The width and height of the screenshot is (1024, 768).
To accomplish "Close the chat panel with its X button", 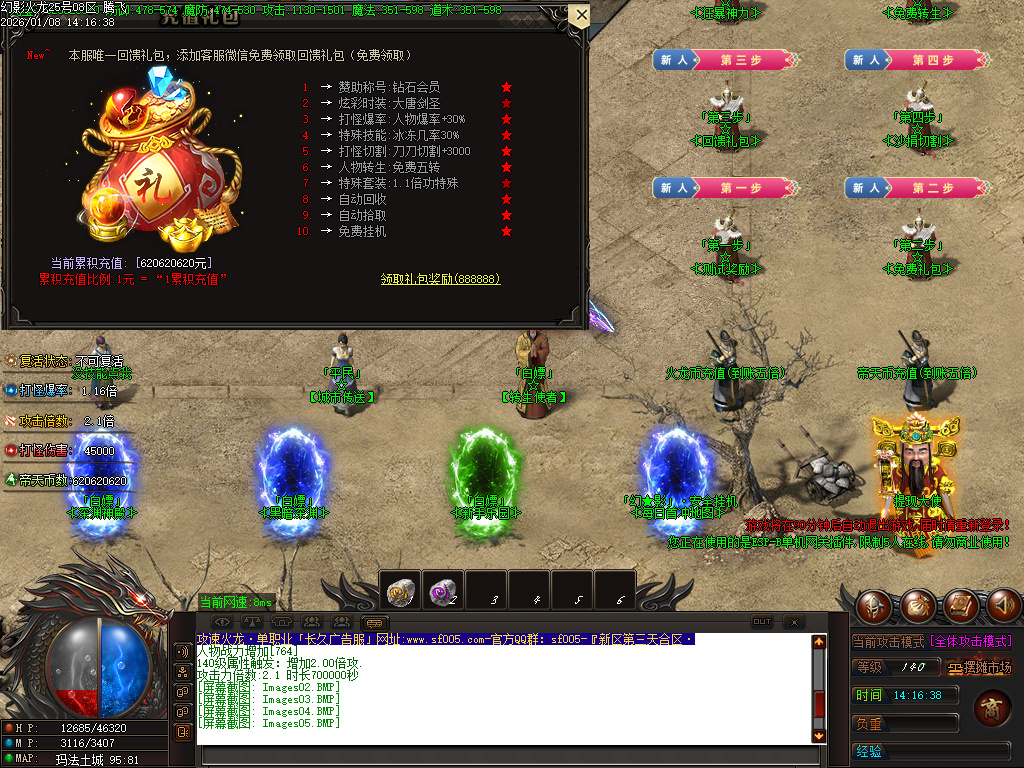I will (x=793, y=622).
